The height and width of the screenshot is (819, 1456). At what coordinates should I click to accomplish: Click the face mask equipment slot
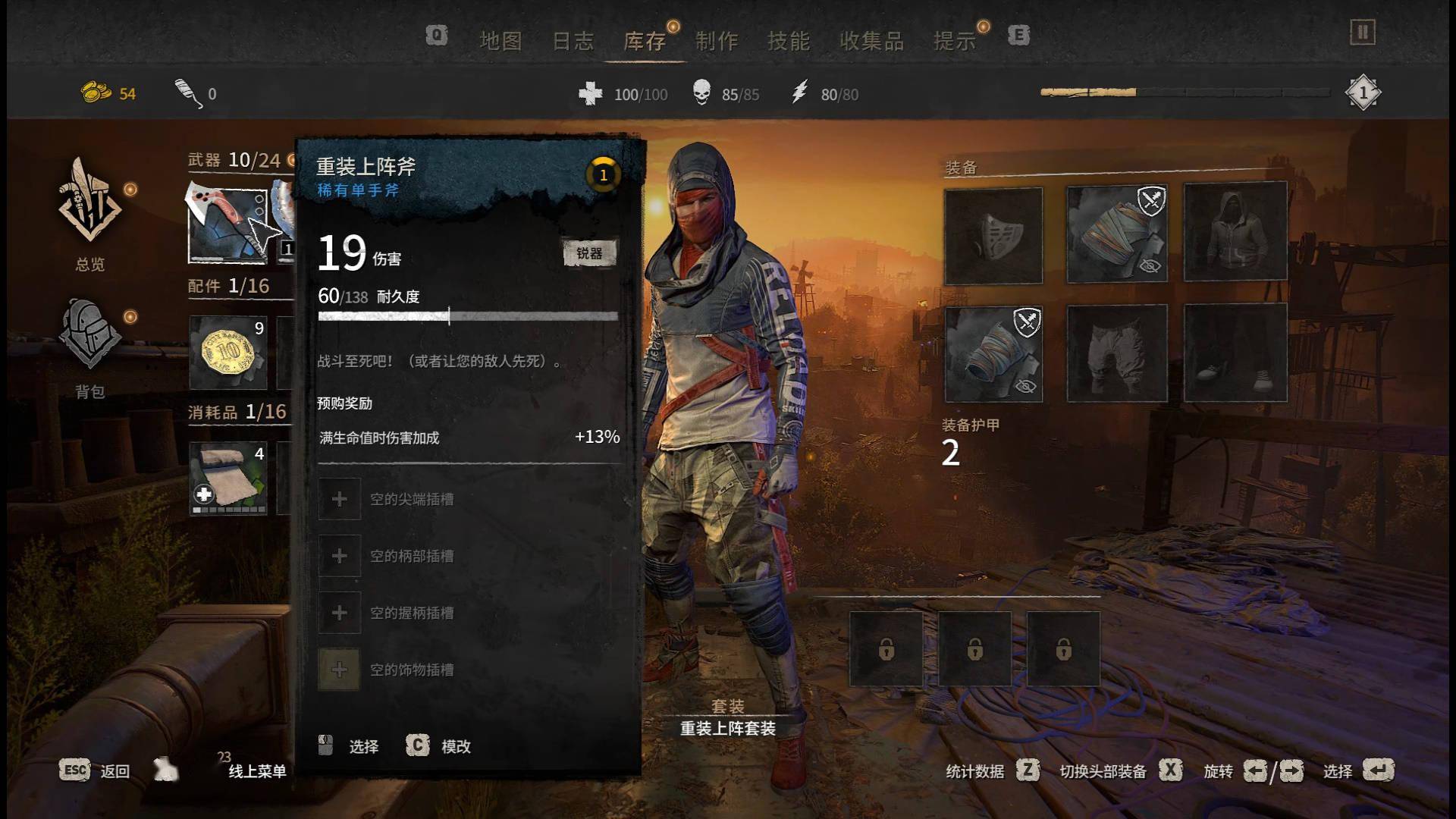[993, 236]
